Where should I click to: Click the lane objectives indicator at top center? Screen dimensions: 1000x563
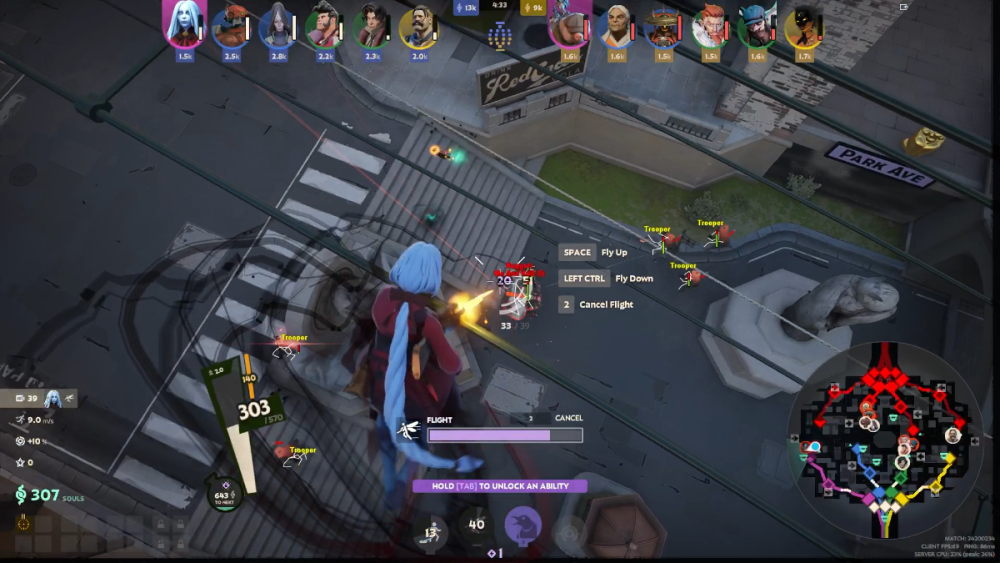[500, 36]
